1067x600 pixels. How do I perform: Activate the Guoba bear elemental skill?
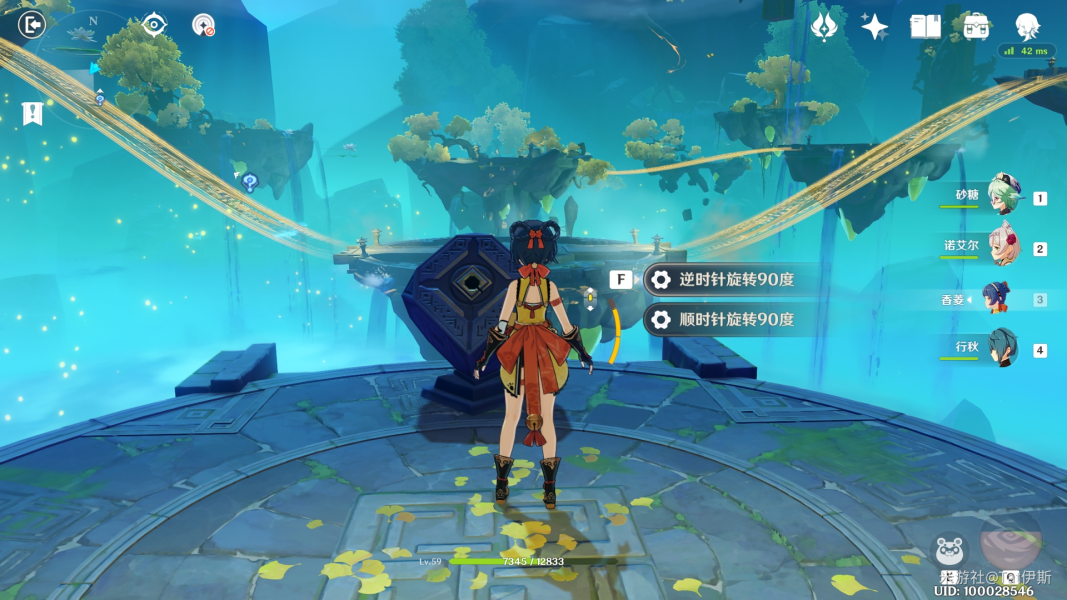coord(949,551)
